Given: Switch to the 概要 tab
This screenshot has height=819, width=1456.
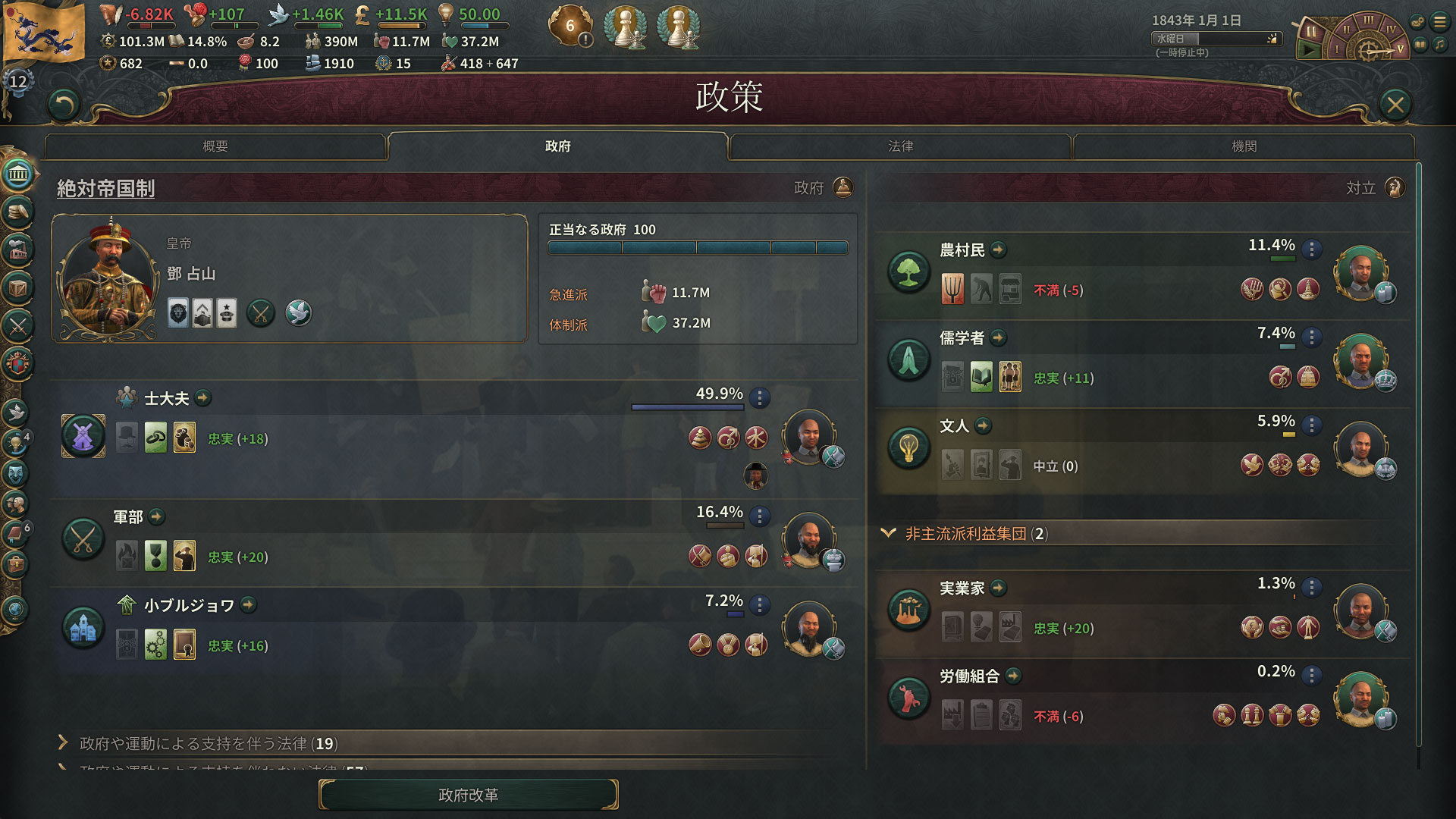Looking at the screenshot, I should [215, 146].
